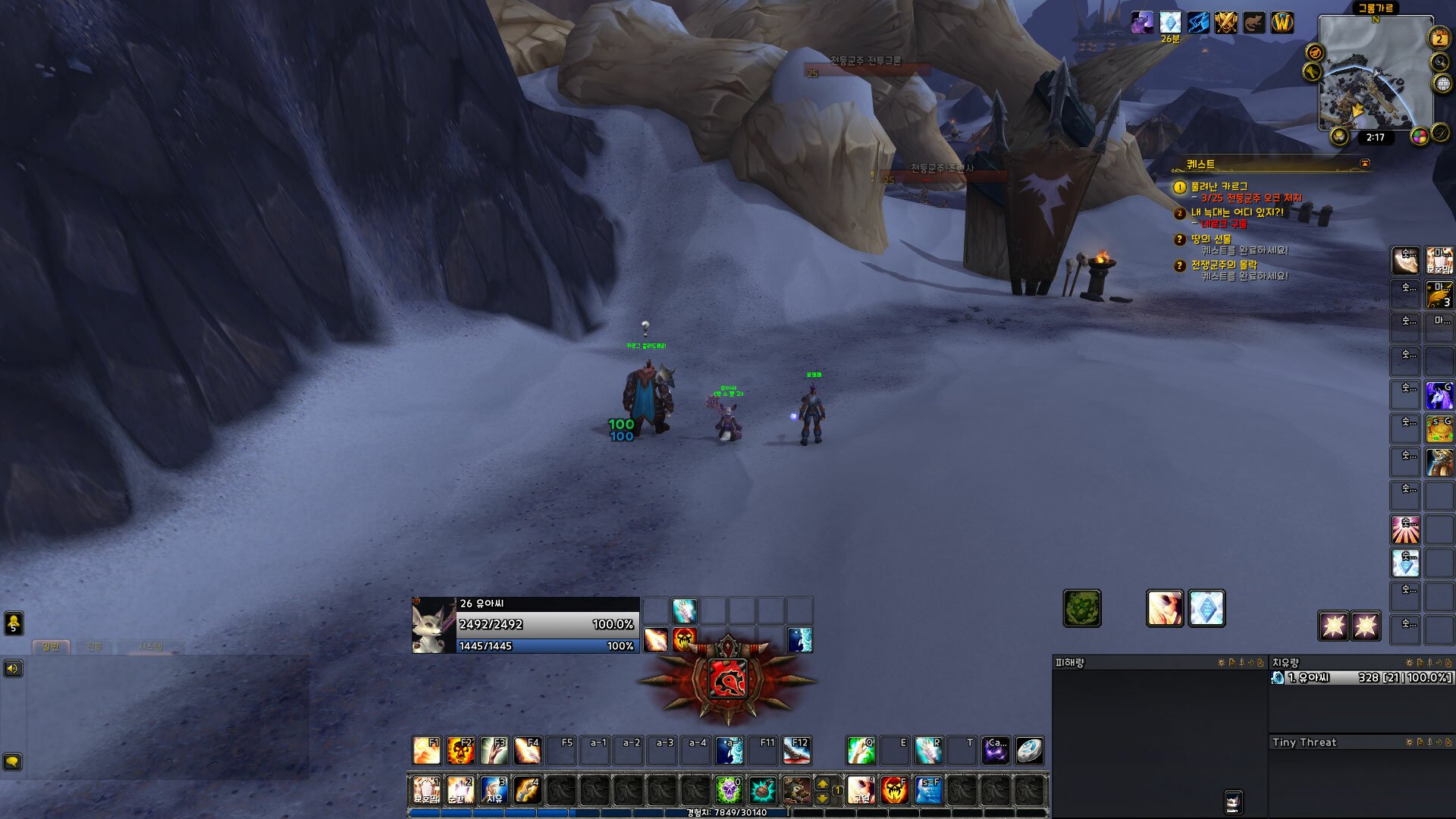This screenshot has width=1456, height=819.
Task: Cast the flaming skull spell on F2
Action: (460, 751)
